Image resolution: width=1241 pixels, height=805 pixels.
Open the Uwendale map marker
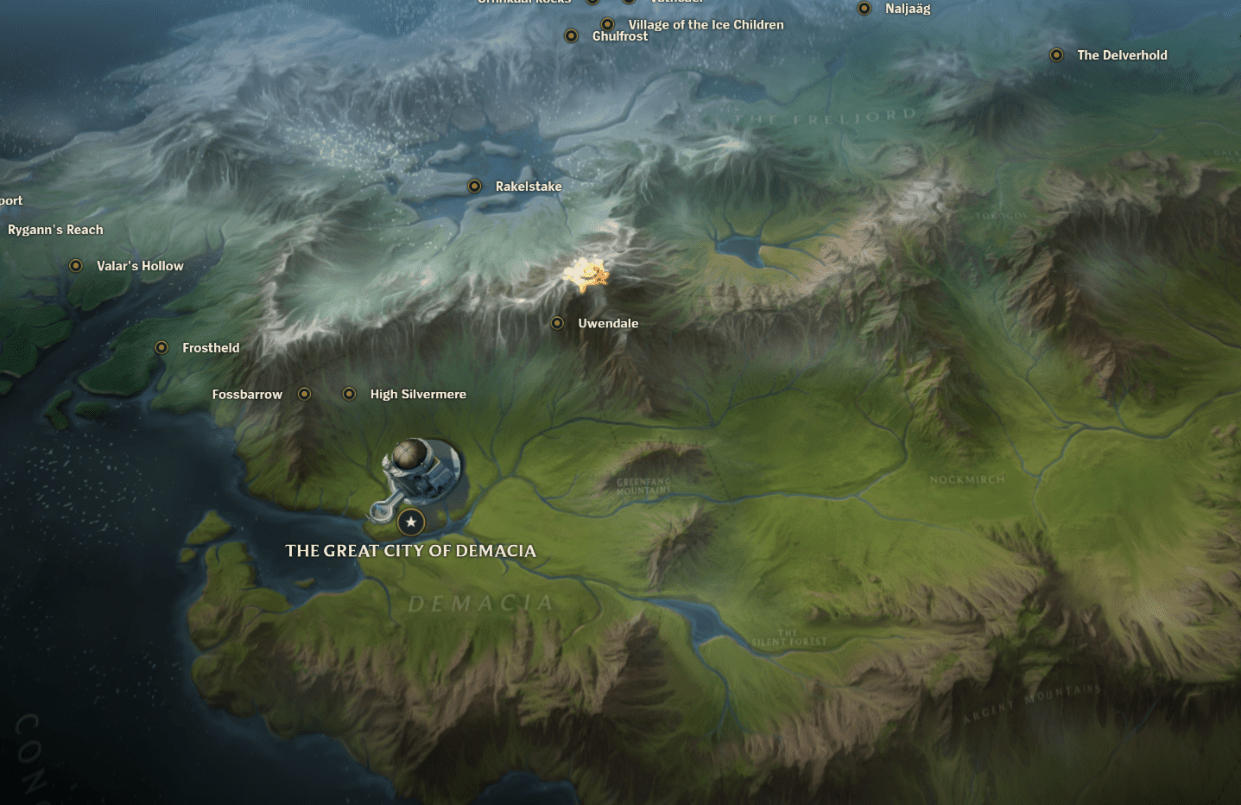558,323
